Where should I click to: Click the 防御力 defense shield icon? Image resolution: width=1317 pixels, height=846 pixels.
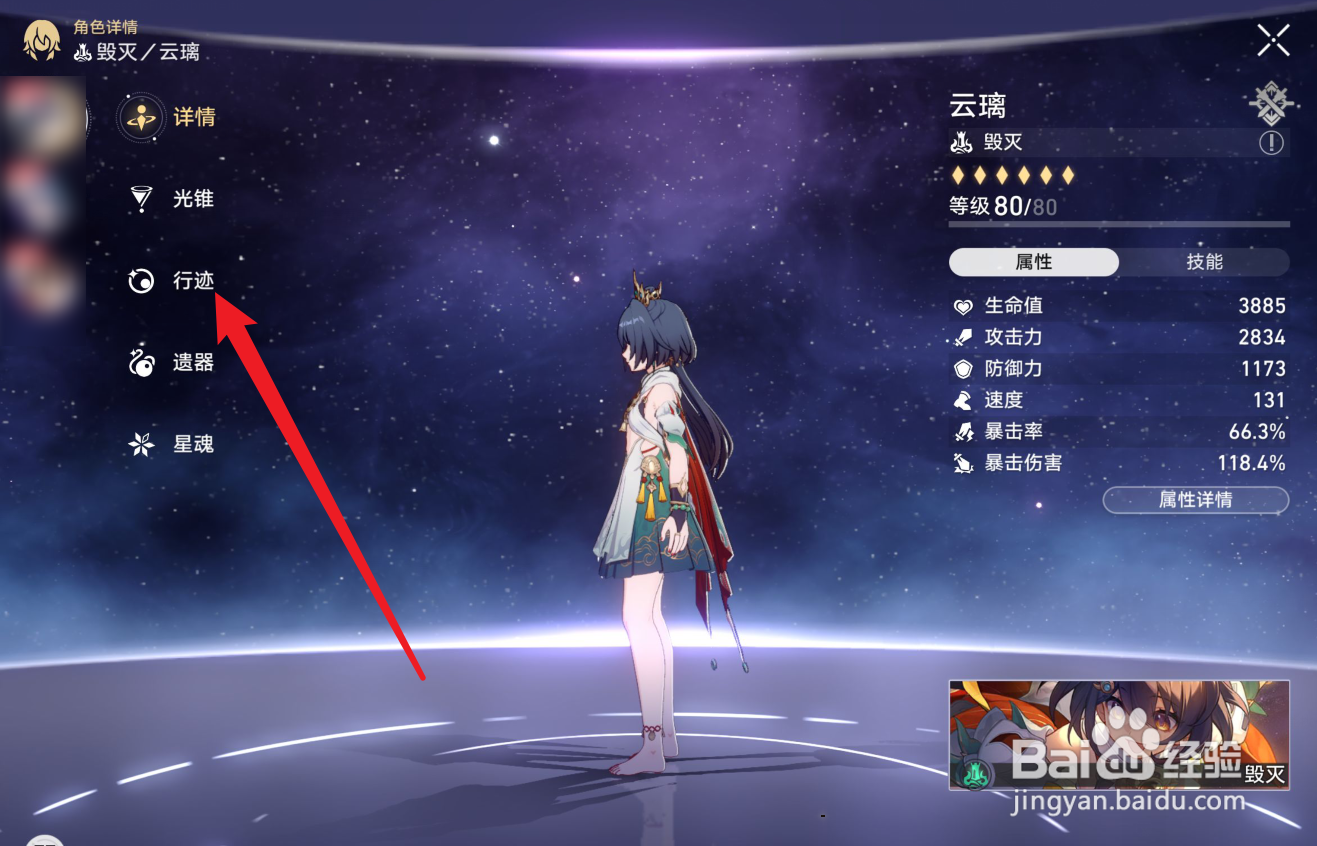coord(963,369)
